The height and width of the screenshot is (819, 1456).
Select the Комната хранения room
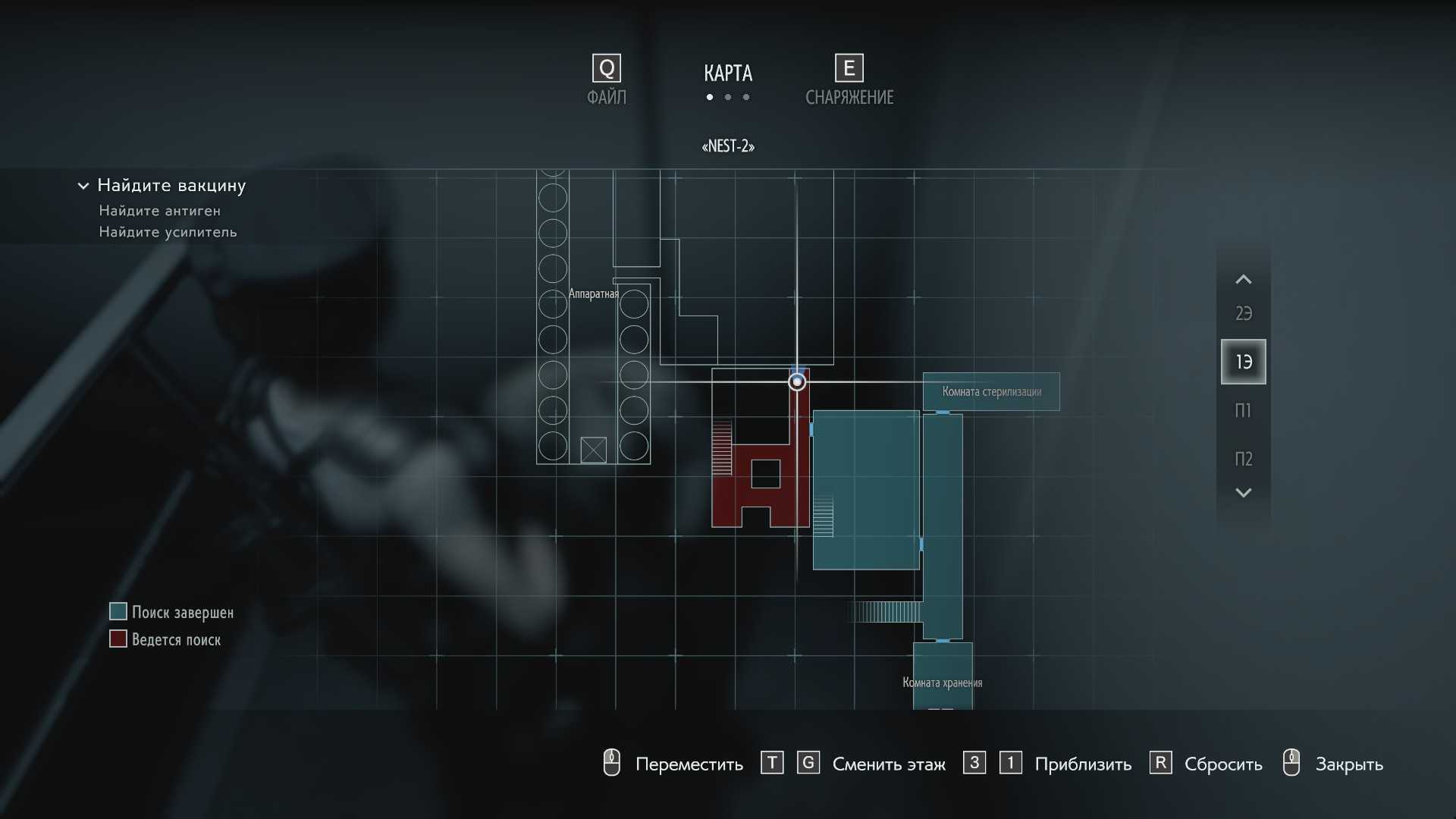(942, 682)
